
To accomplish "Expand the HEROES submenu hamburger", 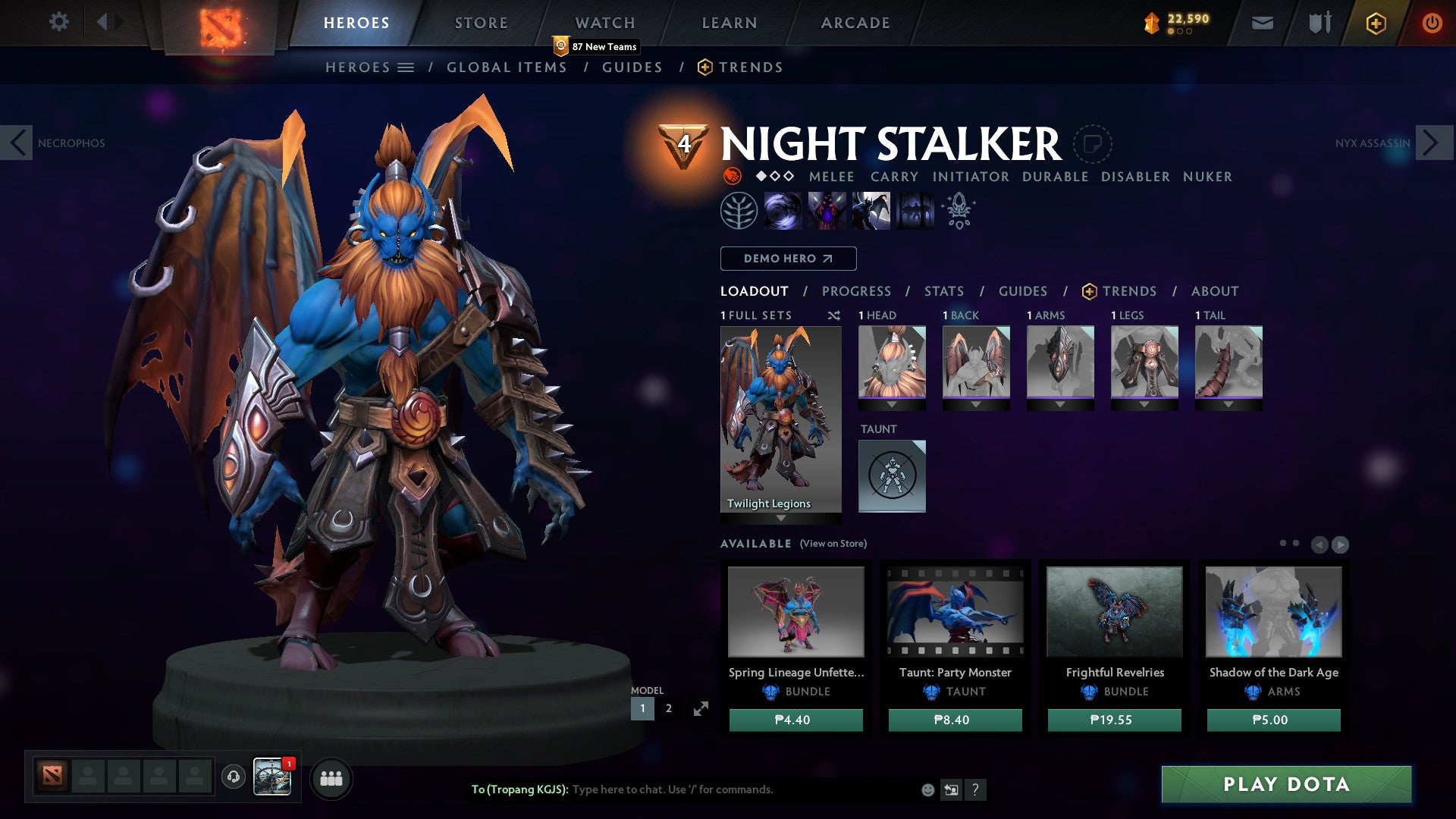I will [406, 67].
